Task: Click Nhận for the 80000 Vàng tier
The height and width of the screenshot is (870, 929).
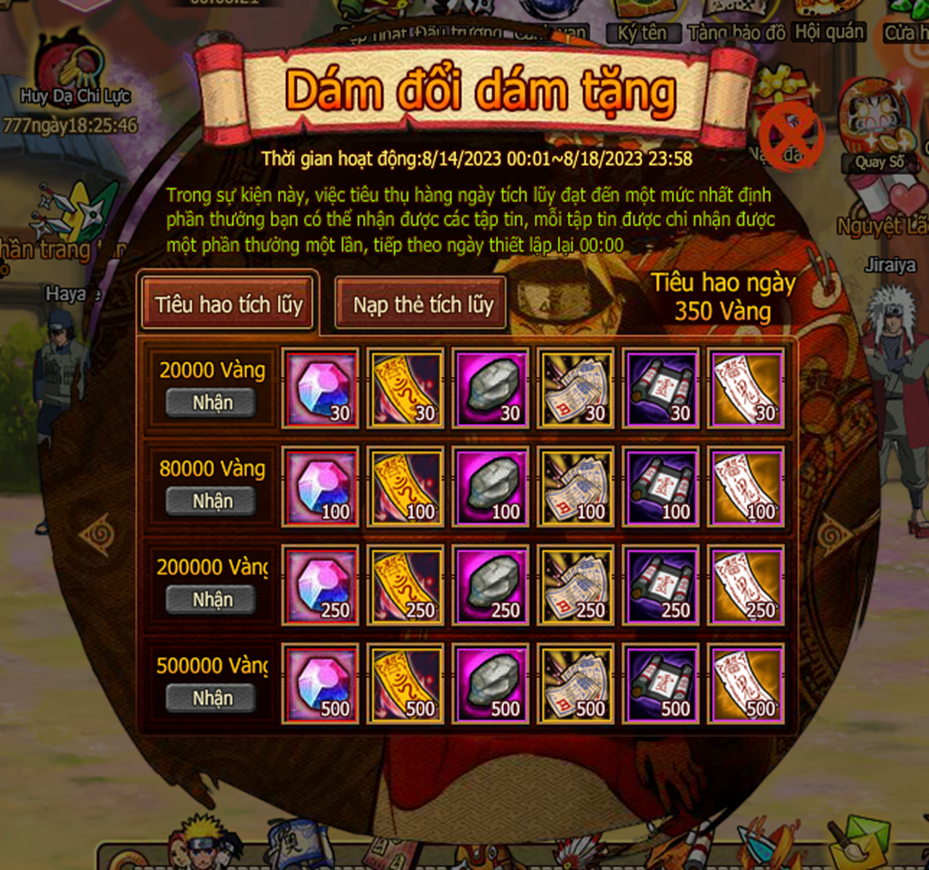Action: click(211, 501)
